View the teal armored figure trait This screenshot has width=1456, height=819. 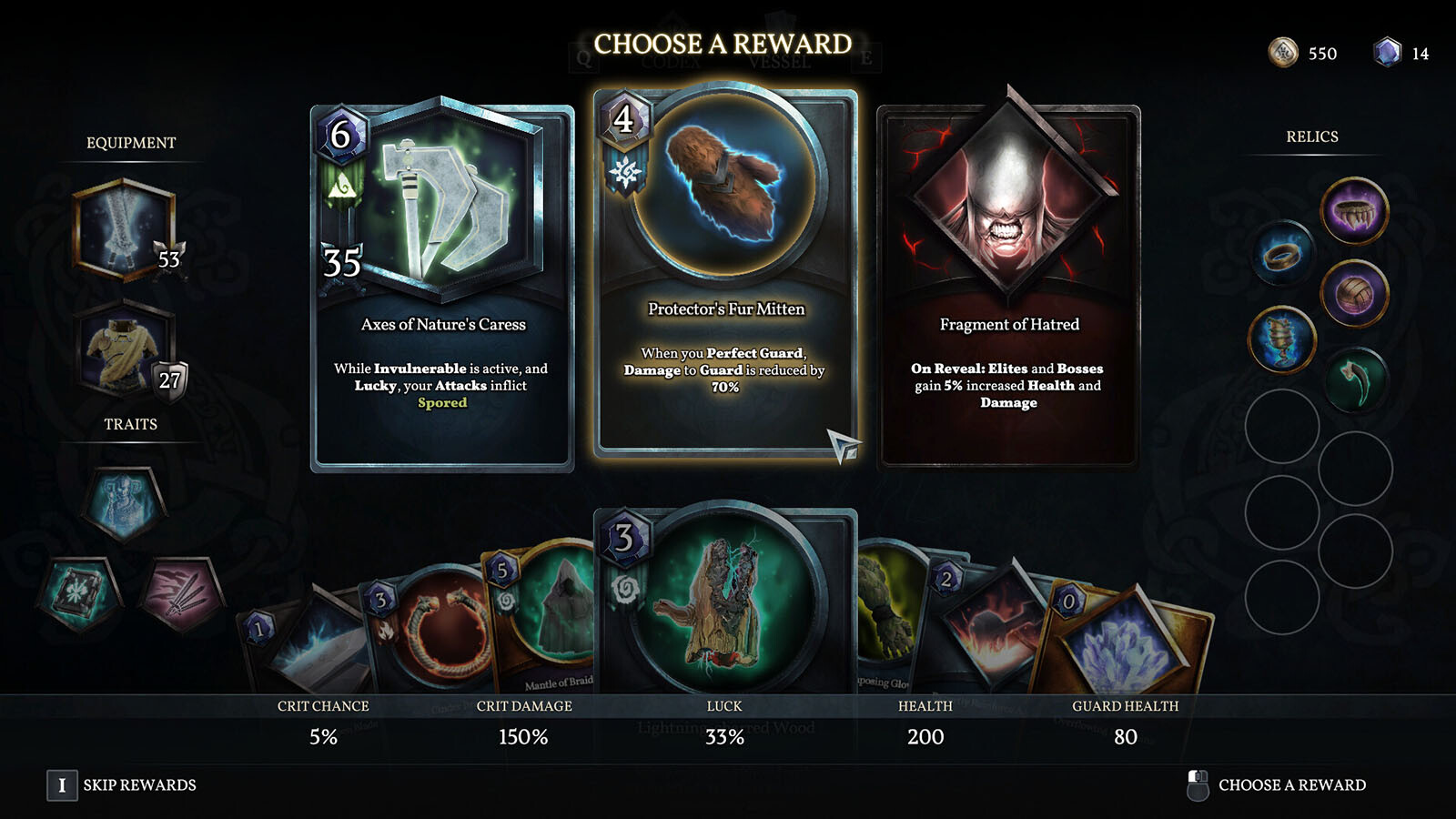125,503
